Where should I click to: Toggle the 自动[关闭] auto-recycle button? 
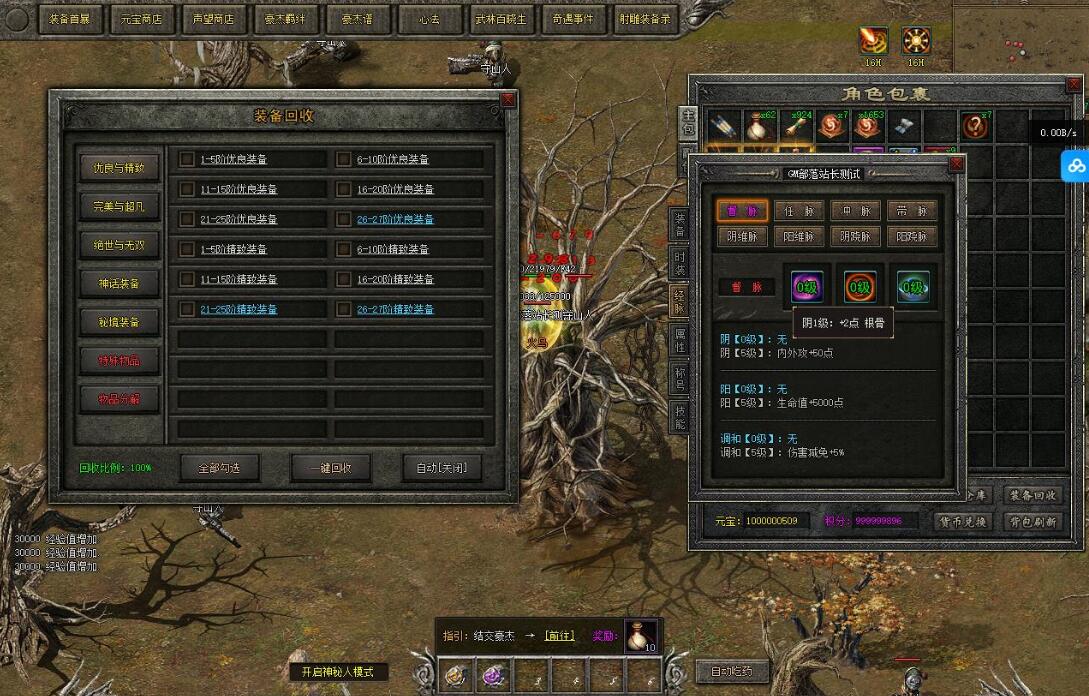click(x=441, y=467)
